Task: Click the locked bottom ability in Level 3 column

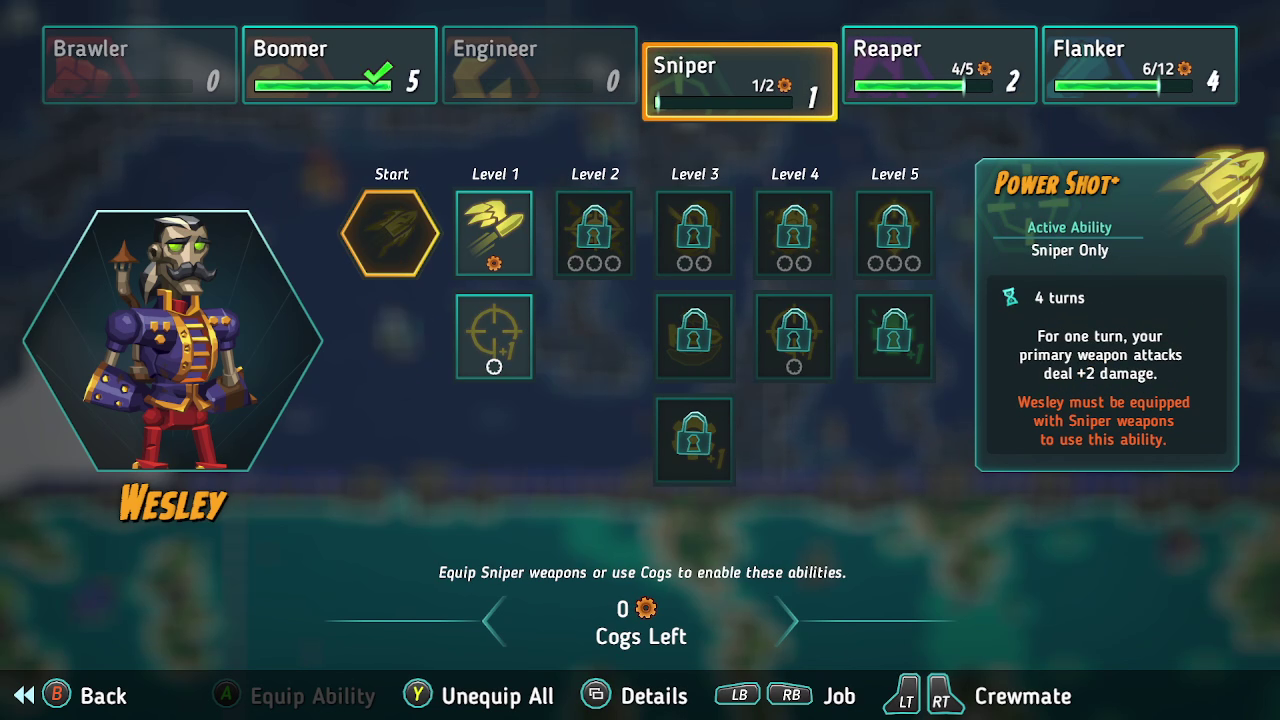Action: pyautogui.click(x=694, y=438)
